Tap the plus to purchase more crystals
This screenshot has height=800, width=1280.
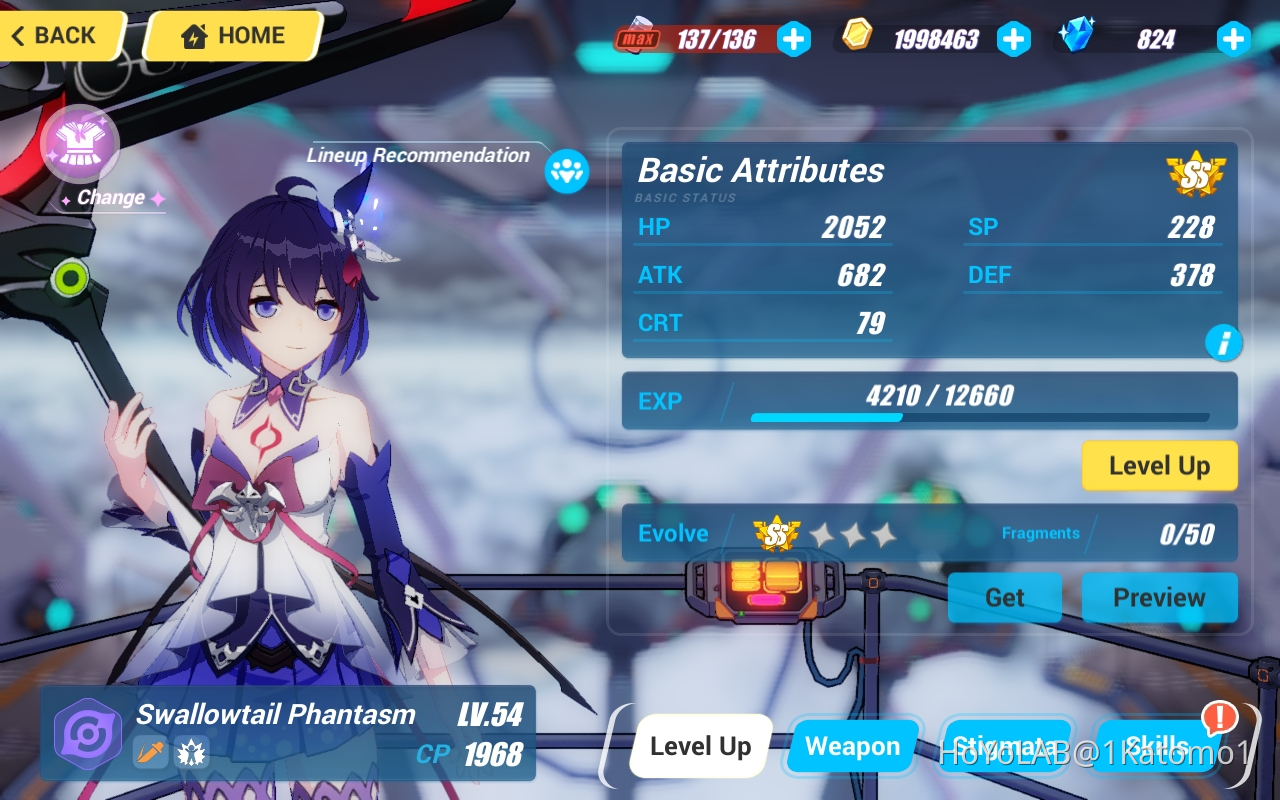tap(1233, 38)
